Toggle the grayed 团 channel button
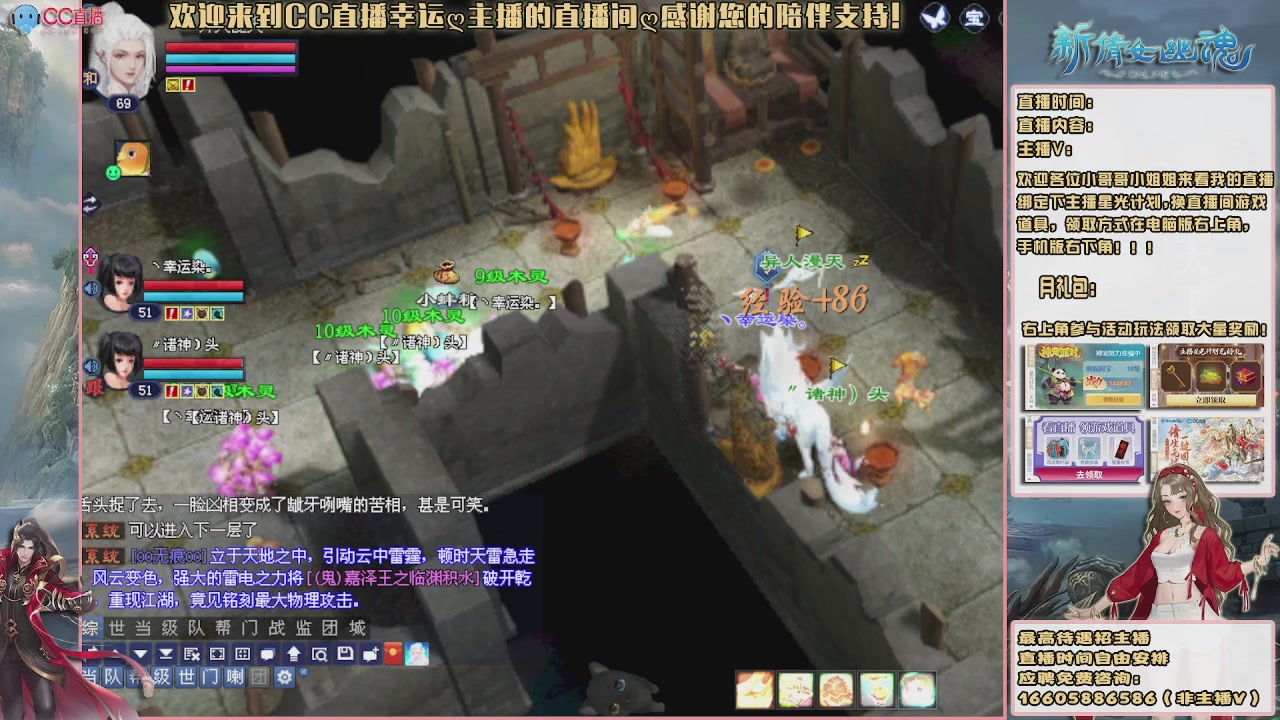This screenshot has height=720, width=1280. (x=260, y=676)
